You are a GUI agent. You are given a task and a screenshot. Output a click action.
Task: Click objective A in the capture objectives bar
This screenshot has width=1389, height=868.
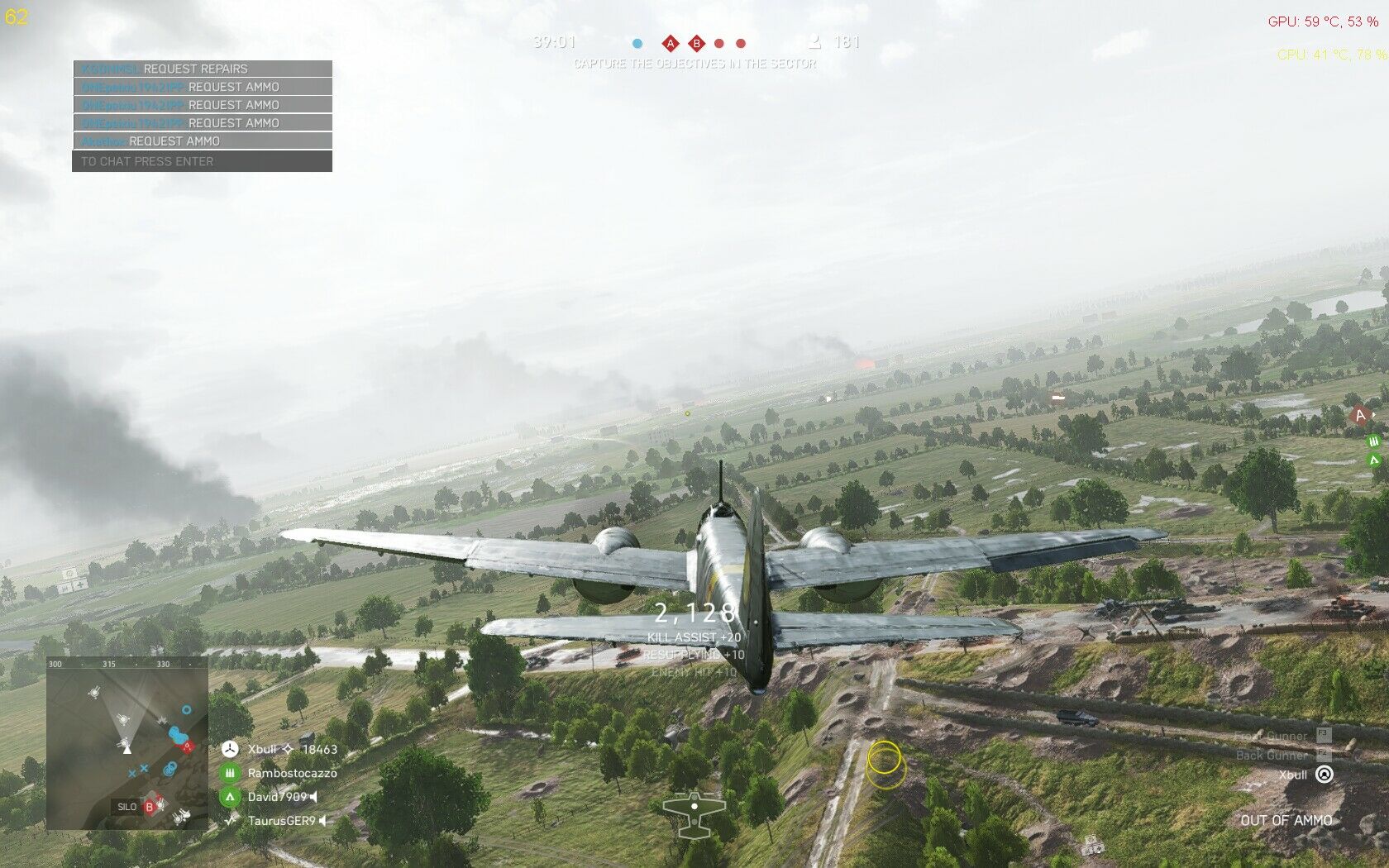[671, 44]
